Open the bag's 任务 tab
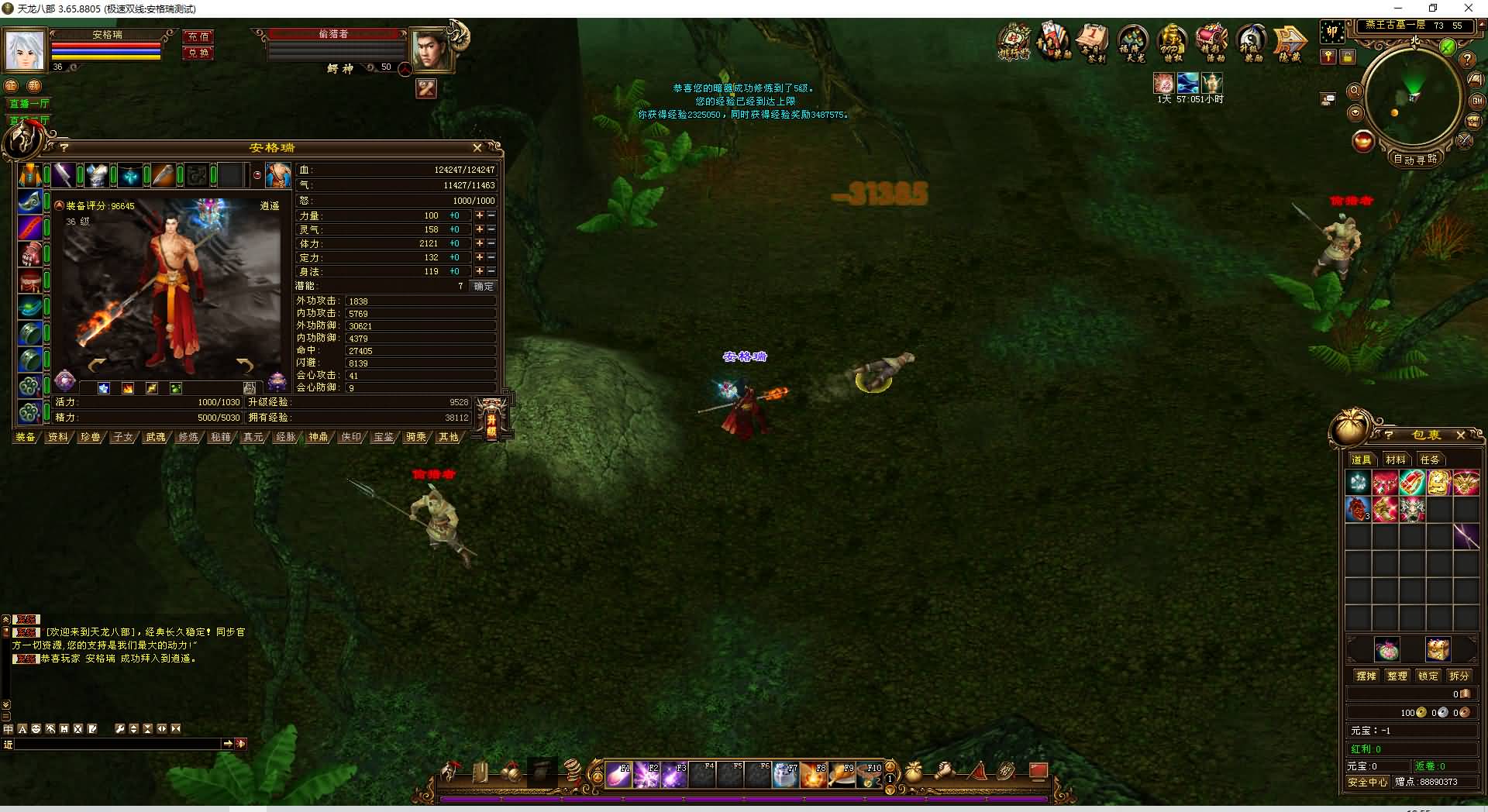Image resolution: width=1488 pixels, height=812 pixels. tap(1430, 459)
